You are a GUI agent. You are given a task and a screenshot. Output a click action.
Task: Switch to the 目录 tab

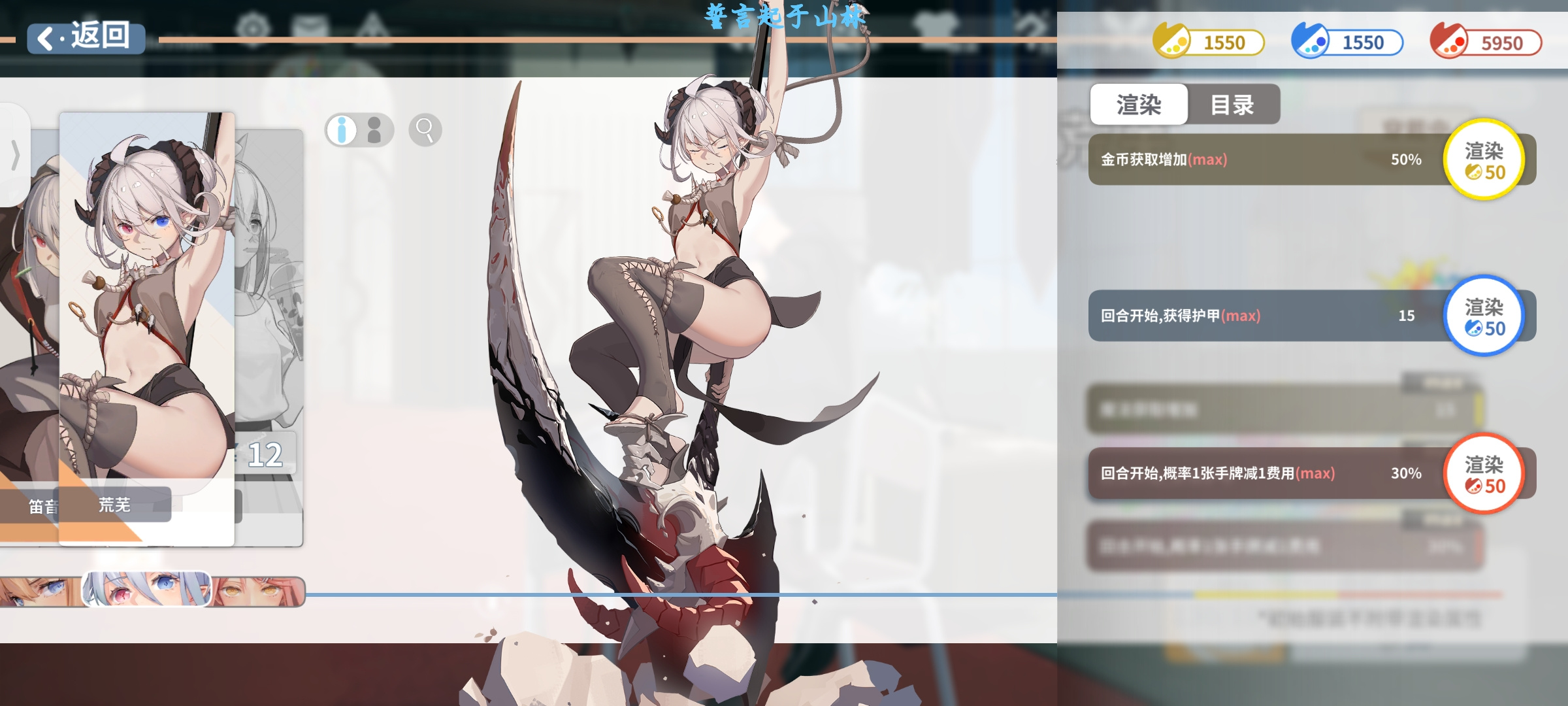pos(1233,105)
